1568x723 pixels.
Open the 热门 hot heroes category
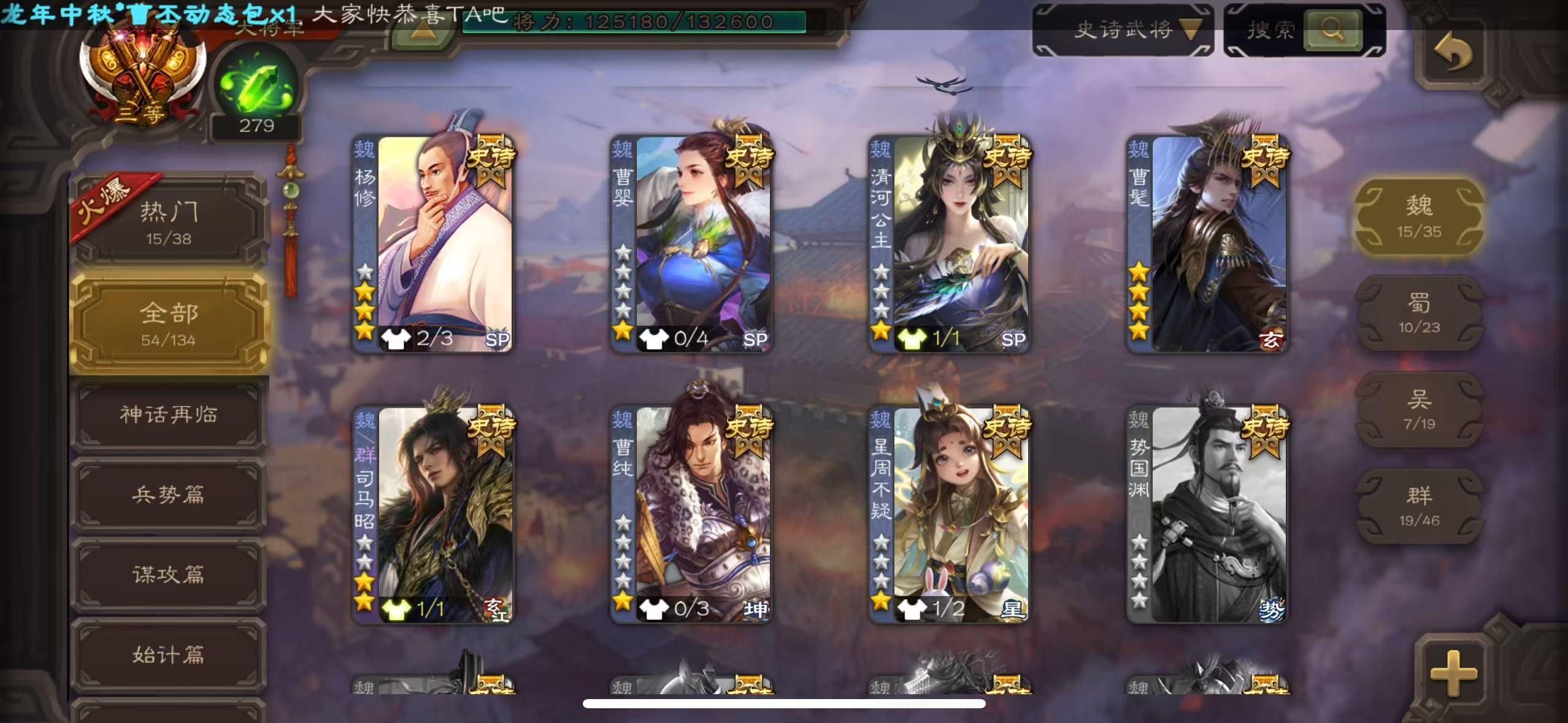click(x=169, y=222)
